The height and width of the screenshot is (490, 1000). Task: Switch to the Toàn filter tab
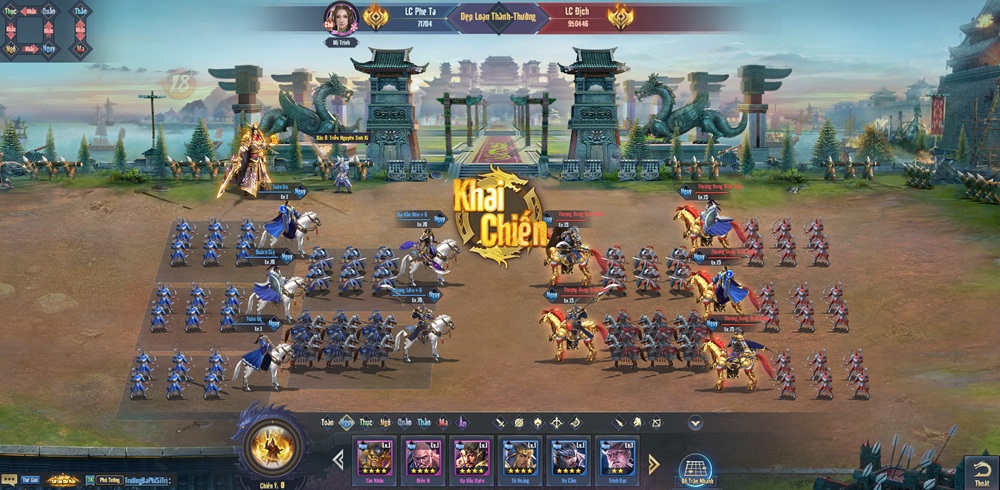coord(328,422)
